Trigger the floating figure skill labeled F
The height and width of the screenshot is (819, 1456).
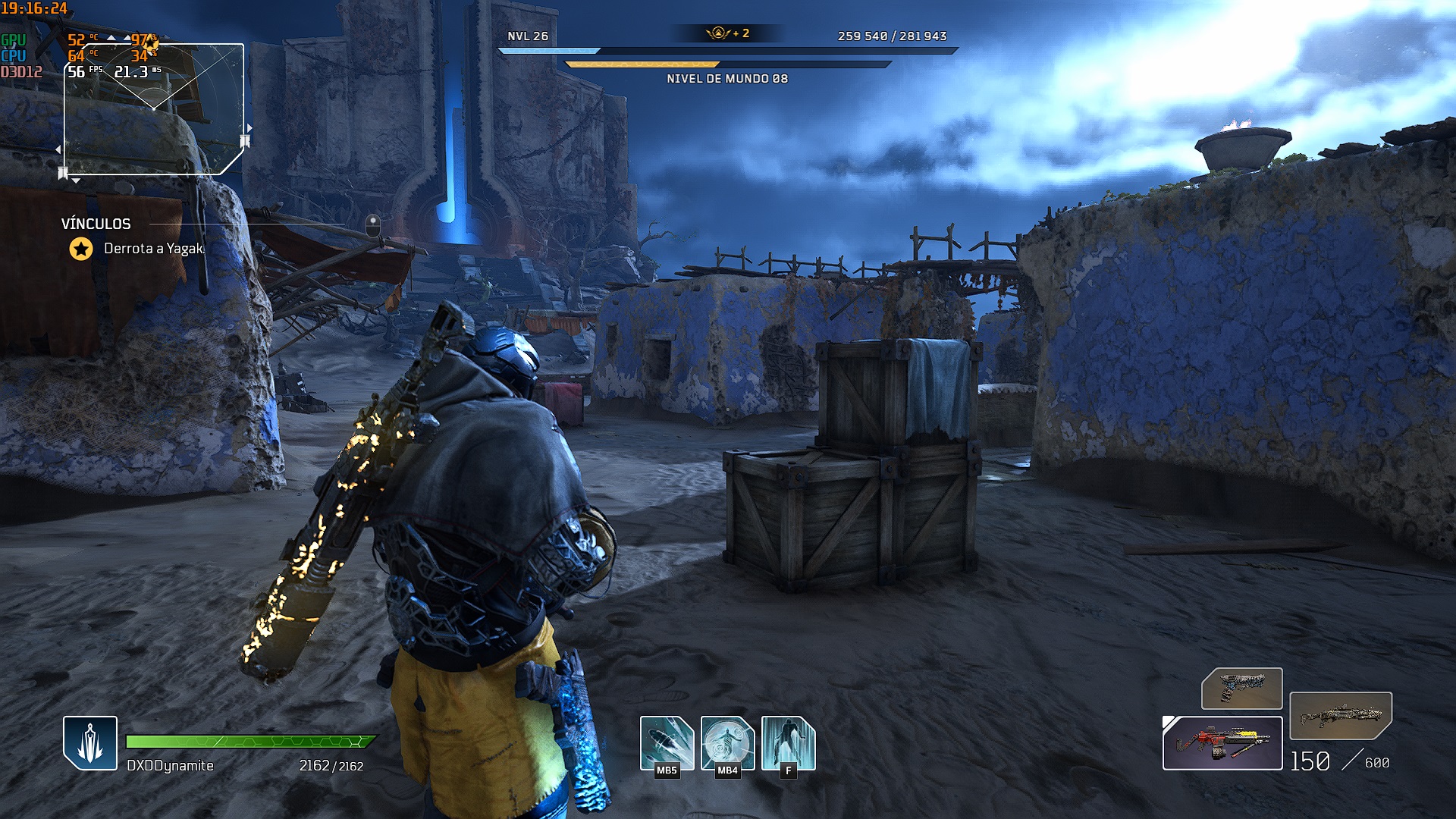click(788, 742)
